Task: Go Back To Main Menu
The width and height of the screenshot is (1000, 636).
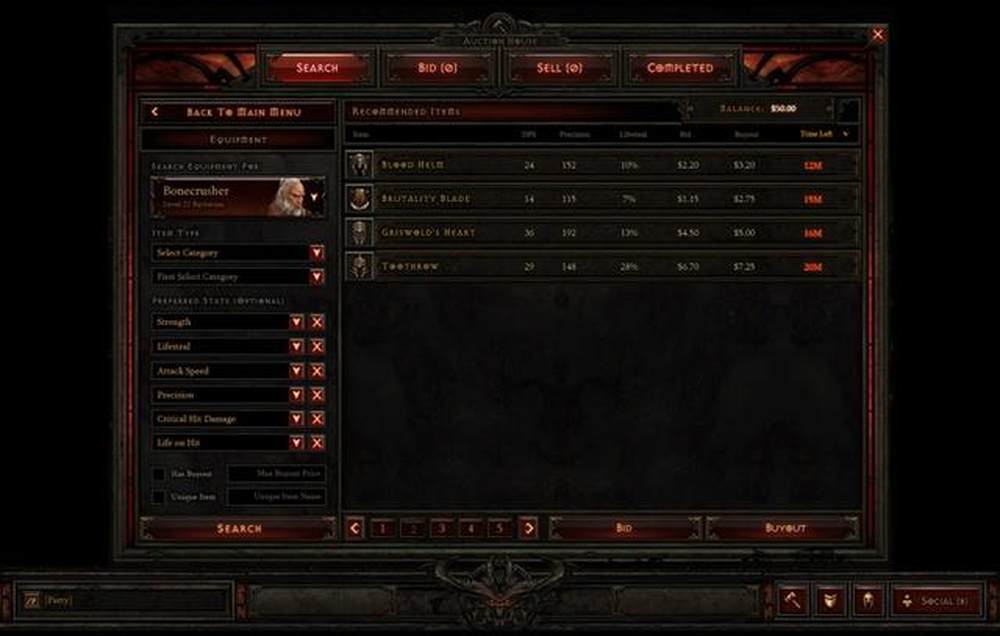Action: coord(238,112)
